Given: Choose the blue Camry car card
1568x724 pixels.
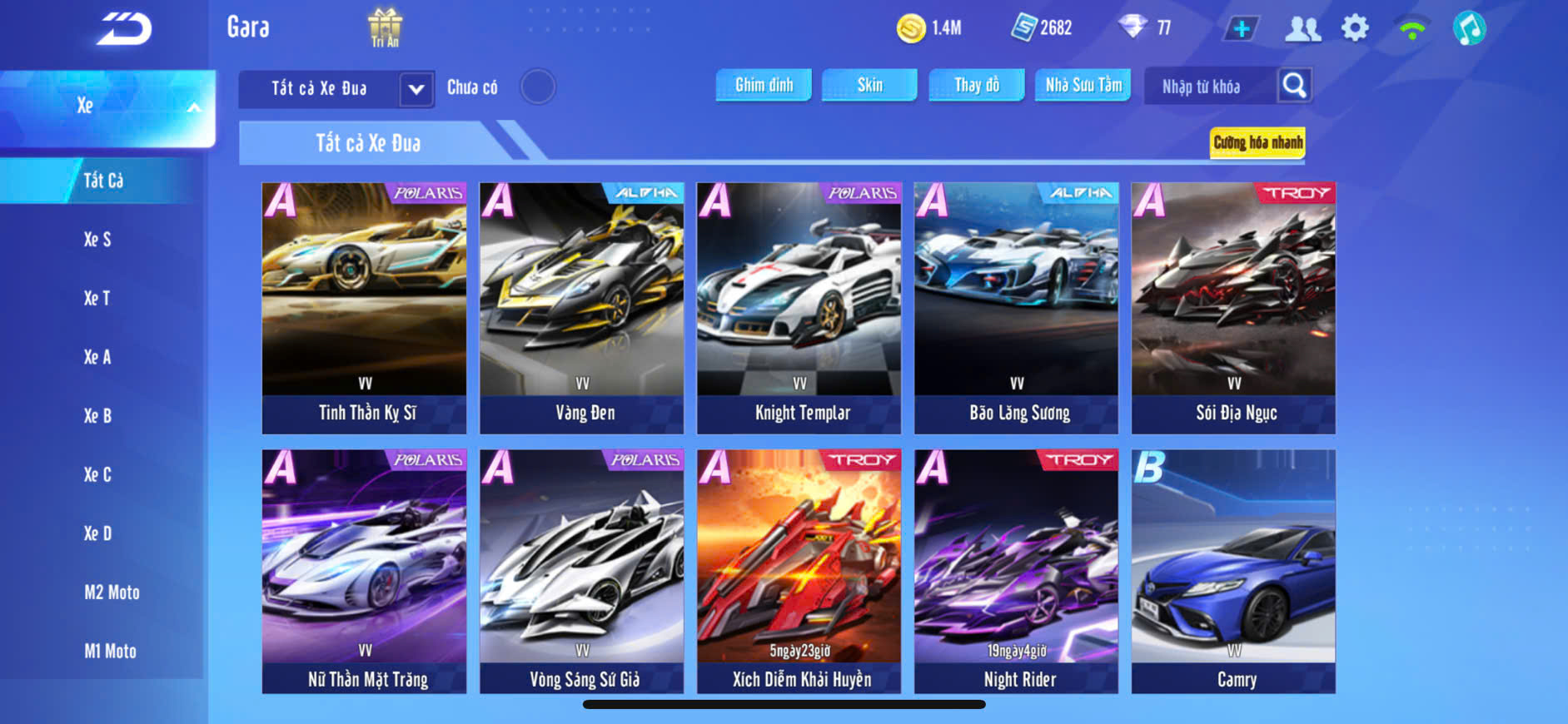Looking at the screenshot, I should click(x=1233, y=572).
